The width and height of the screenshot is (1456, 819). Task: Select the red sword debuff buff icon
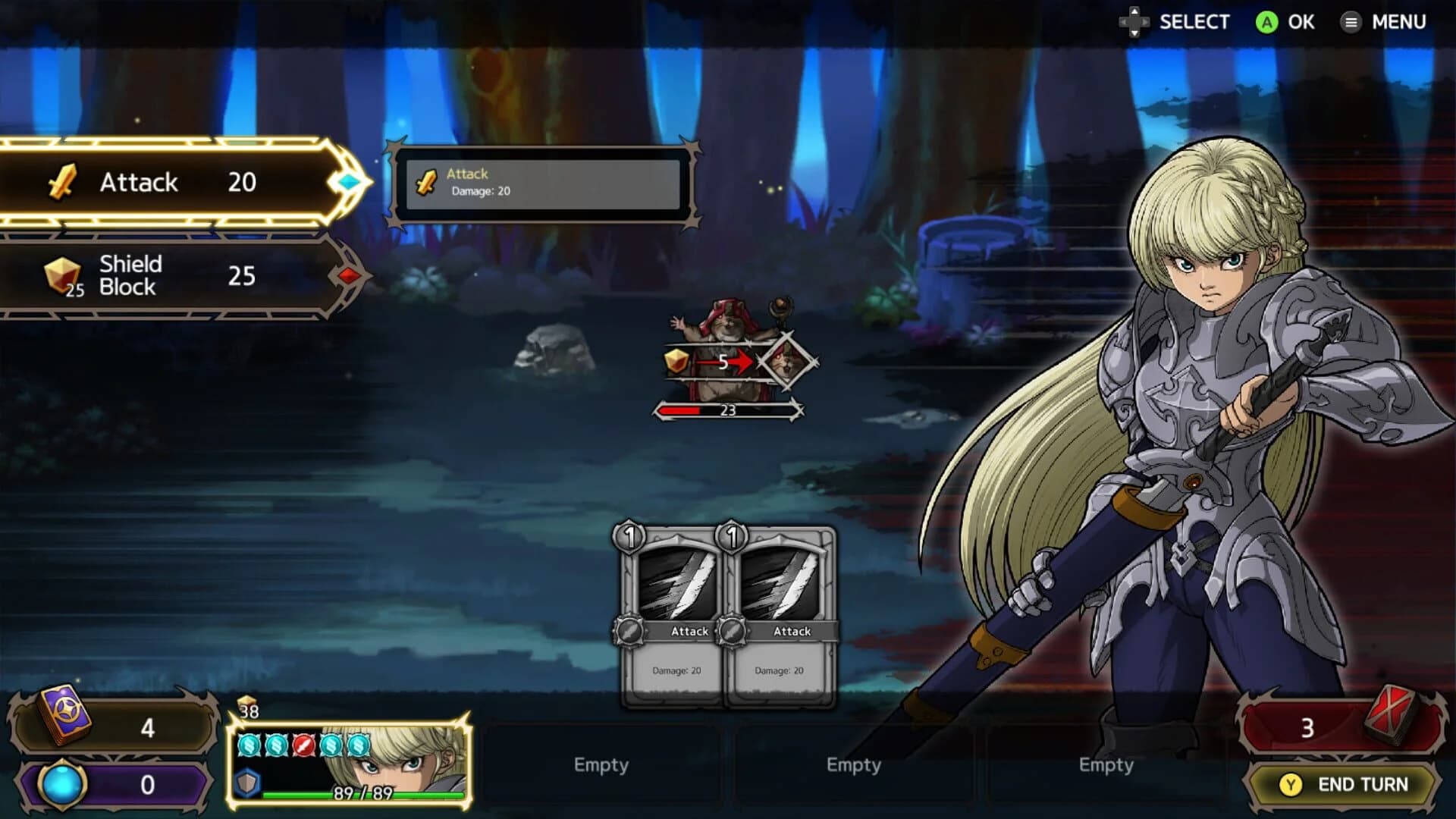(x=303, y=746)
